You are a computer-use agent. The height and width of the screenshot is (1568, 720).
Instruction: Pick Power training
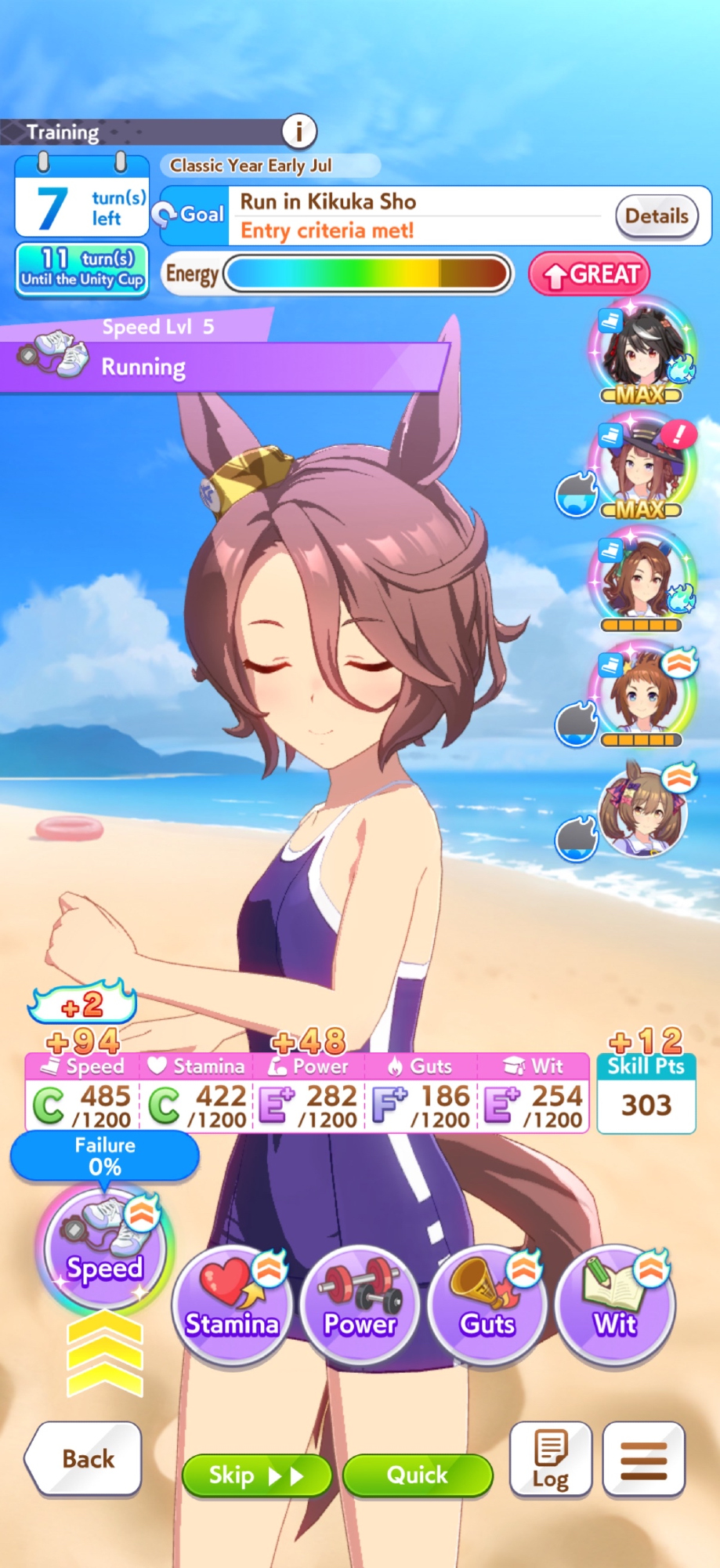coord(360,1305)
